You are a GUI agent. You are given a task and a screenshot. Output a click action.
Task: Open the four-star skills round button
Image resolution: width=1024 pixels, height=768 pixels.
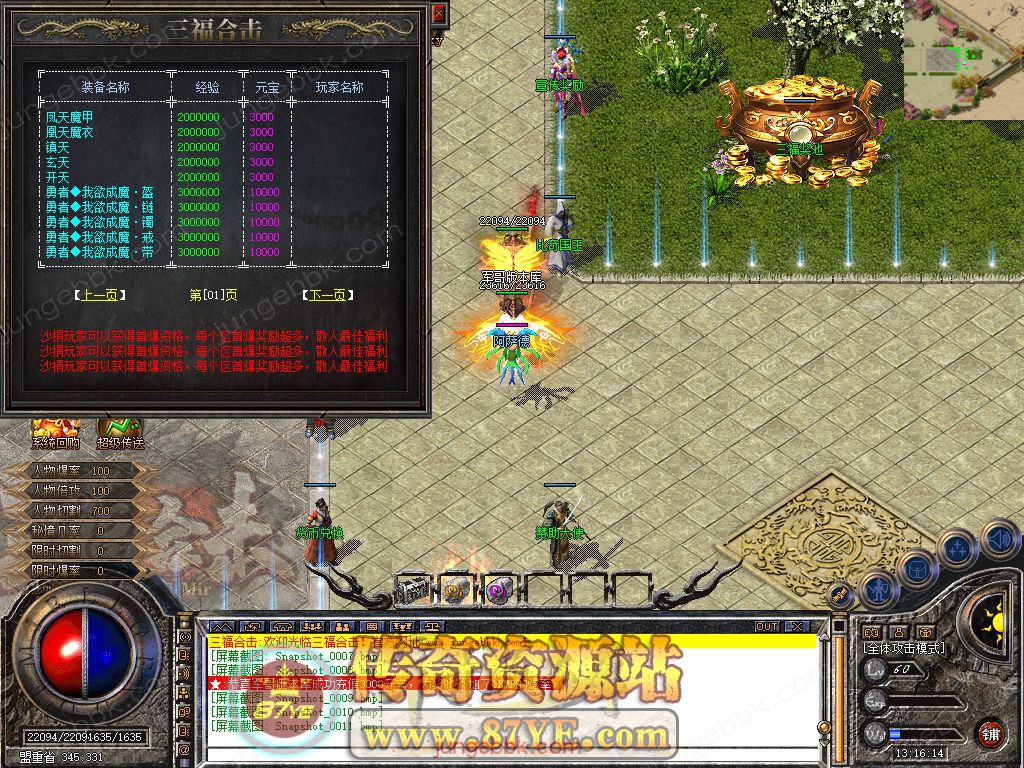coord(957,548)
